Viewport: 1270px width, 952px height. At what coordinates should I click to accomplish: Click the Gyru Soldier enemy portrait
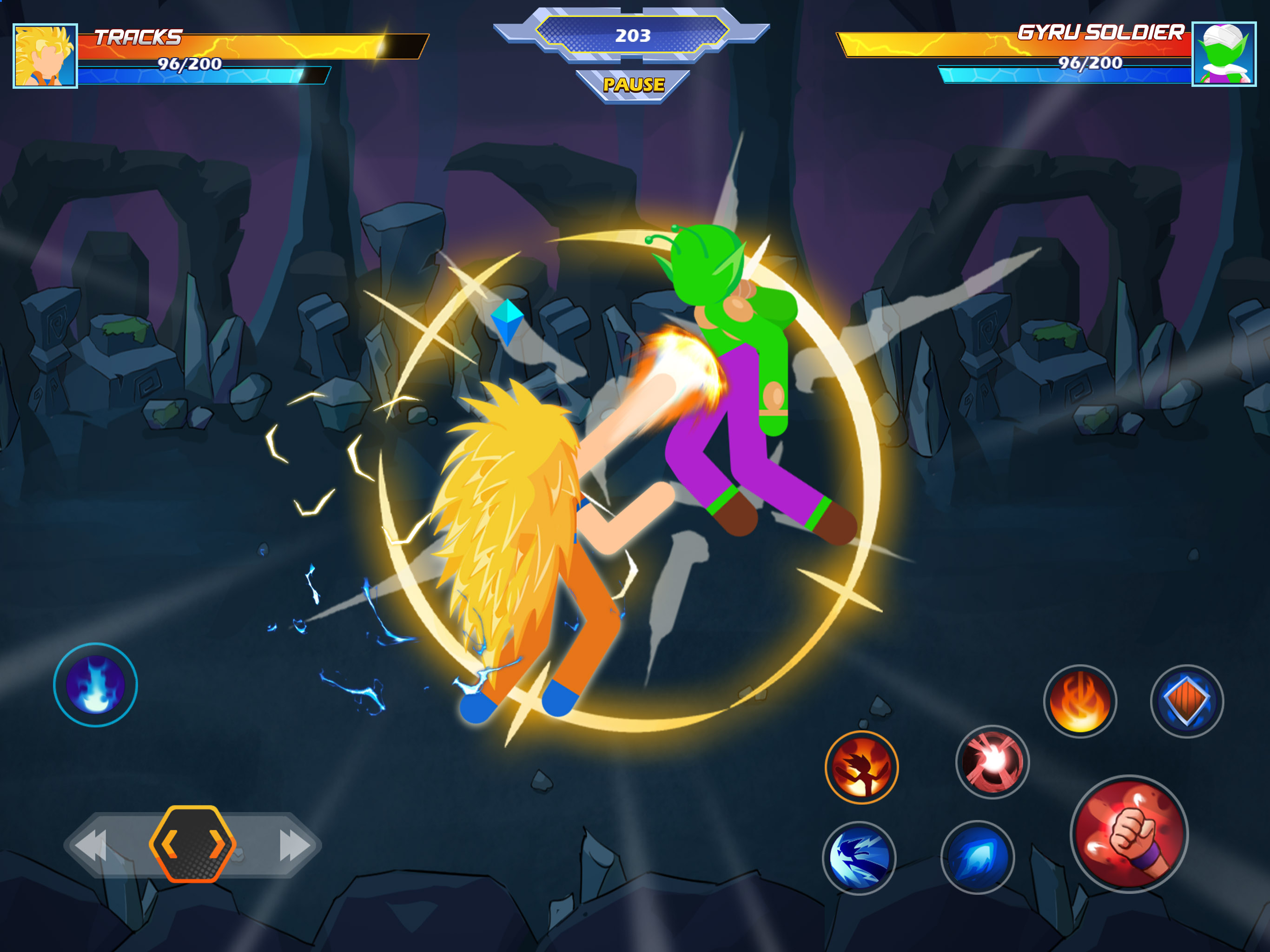tap(1224, 54)
